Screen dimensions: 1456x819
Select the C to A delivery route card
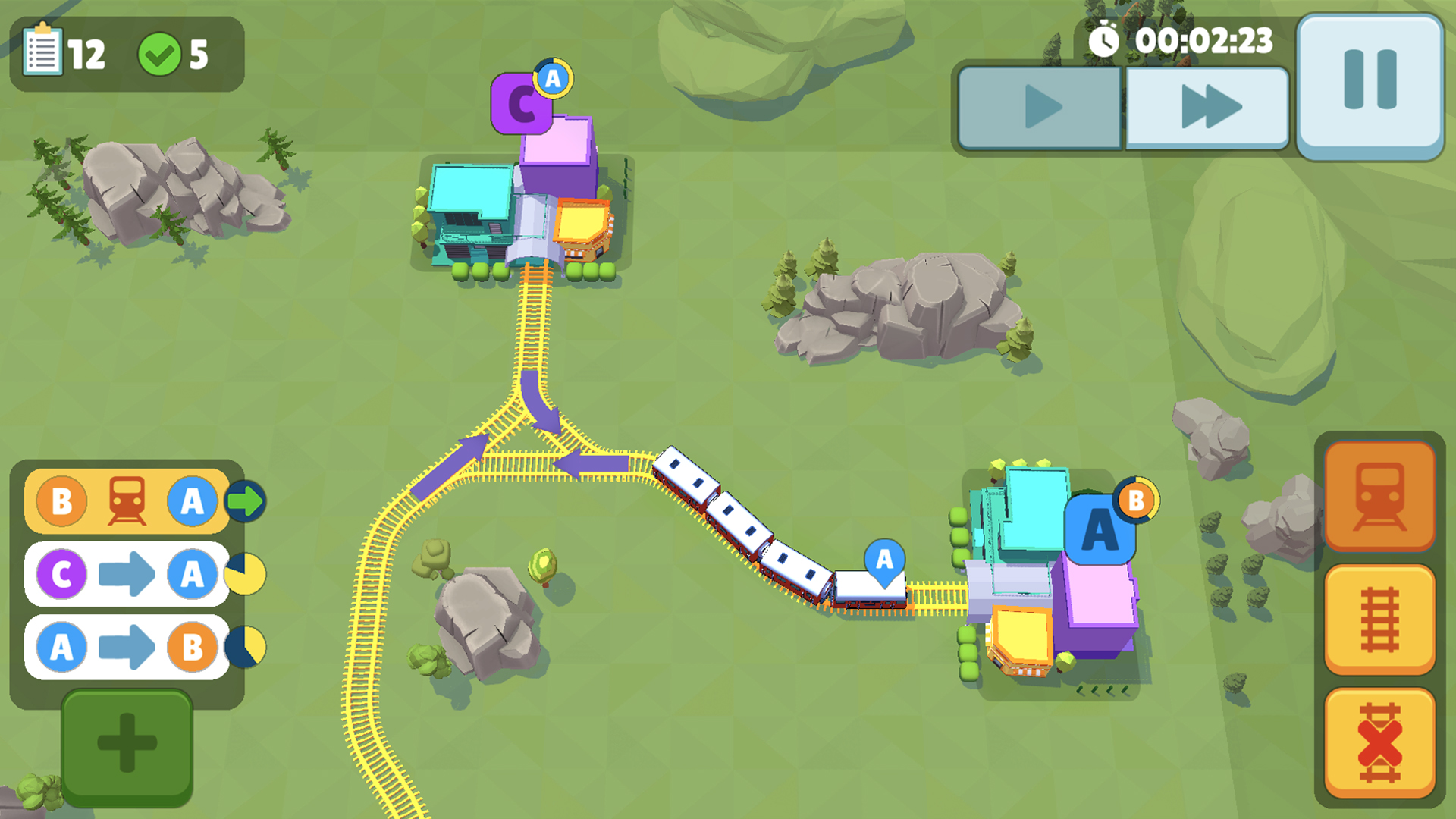click(x=125, y=574)
